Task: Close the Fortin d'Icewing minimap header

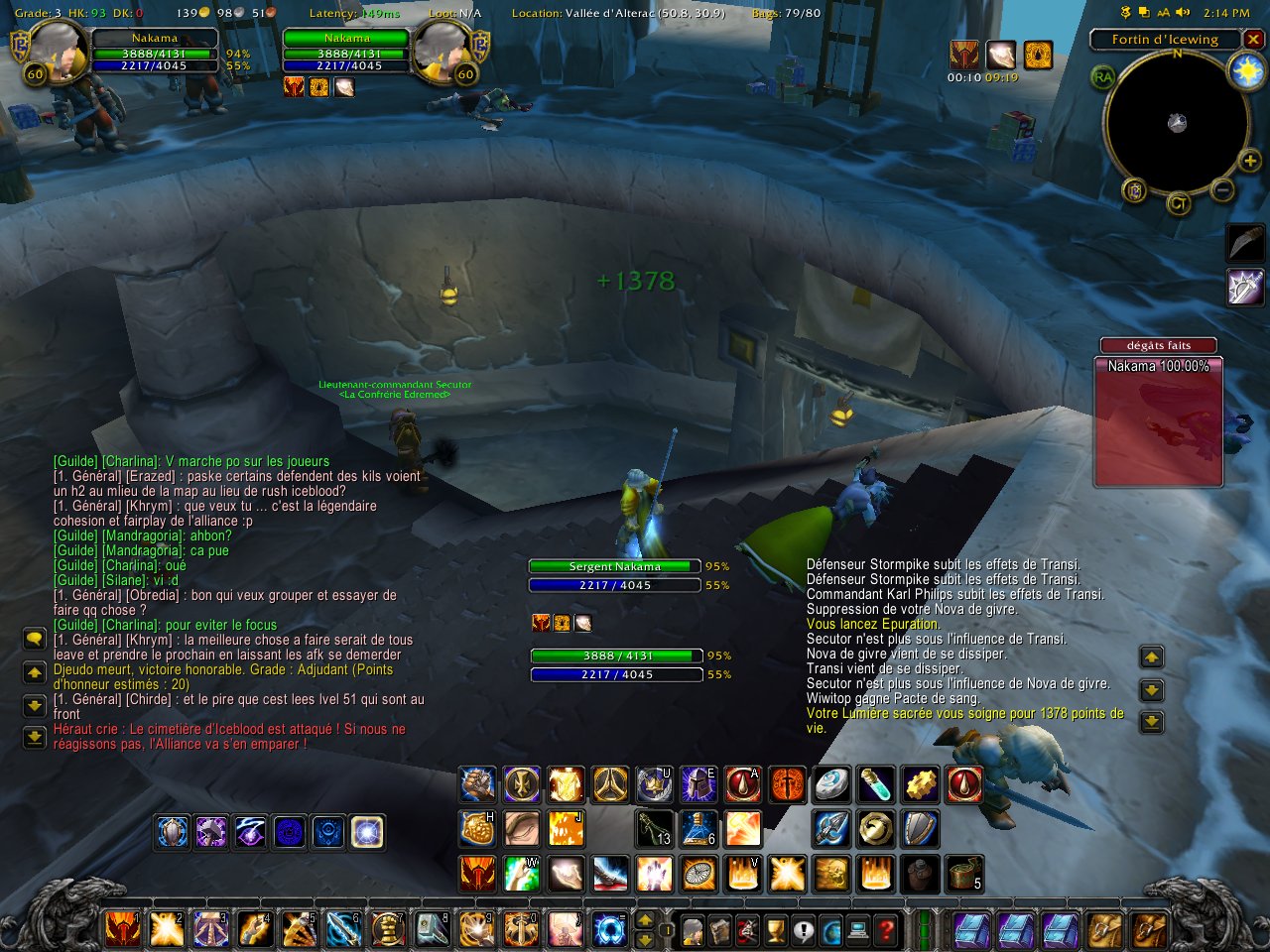Action: coord(1254,40)
